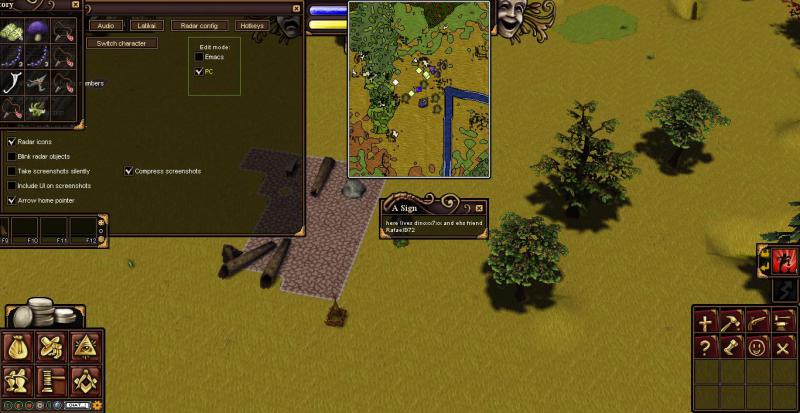Click the minimap
The height and width of the screenshot is (413, 800).
417,88
